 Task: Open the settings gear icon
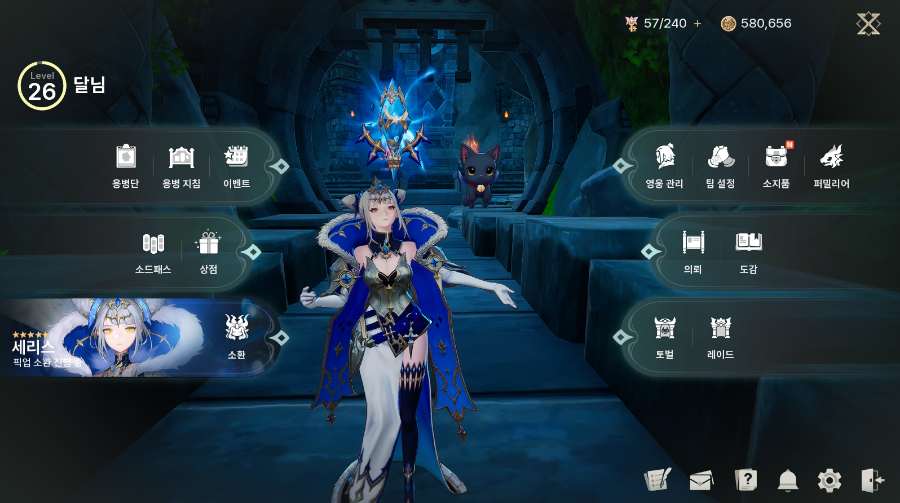click(829, 480)
